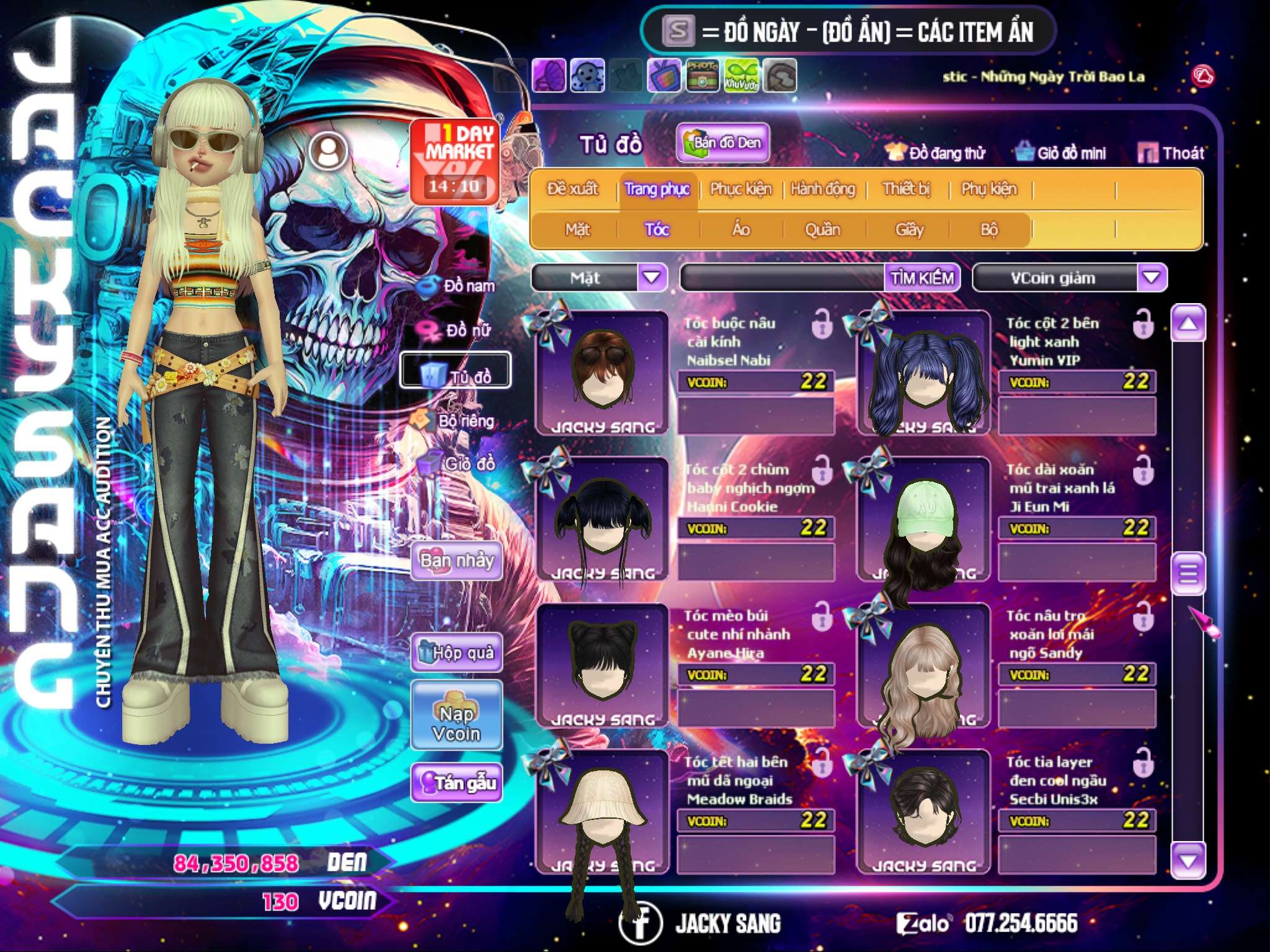This screenshot has height=952, width=1270.
Task: Choose the Quần subcategory tab
Action: click(822, 230)
